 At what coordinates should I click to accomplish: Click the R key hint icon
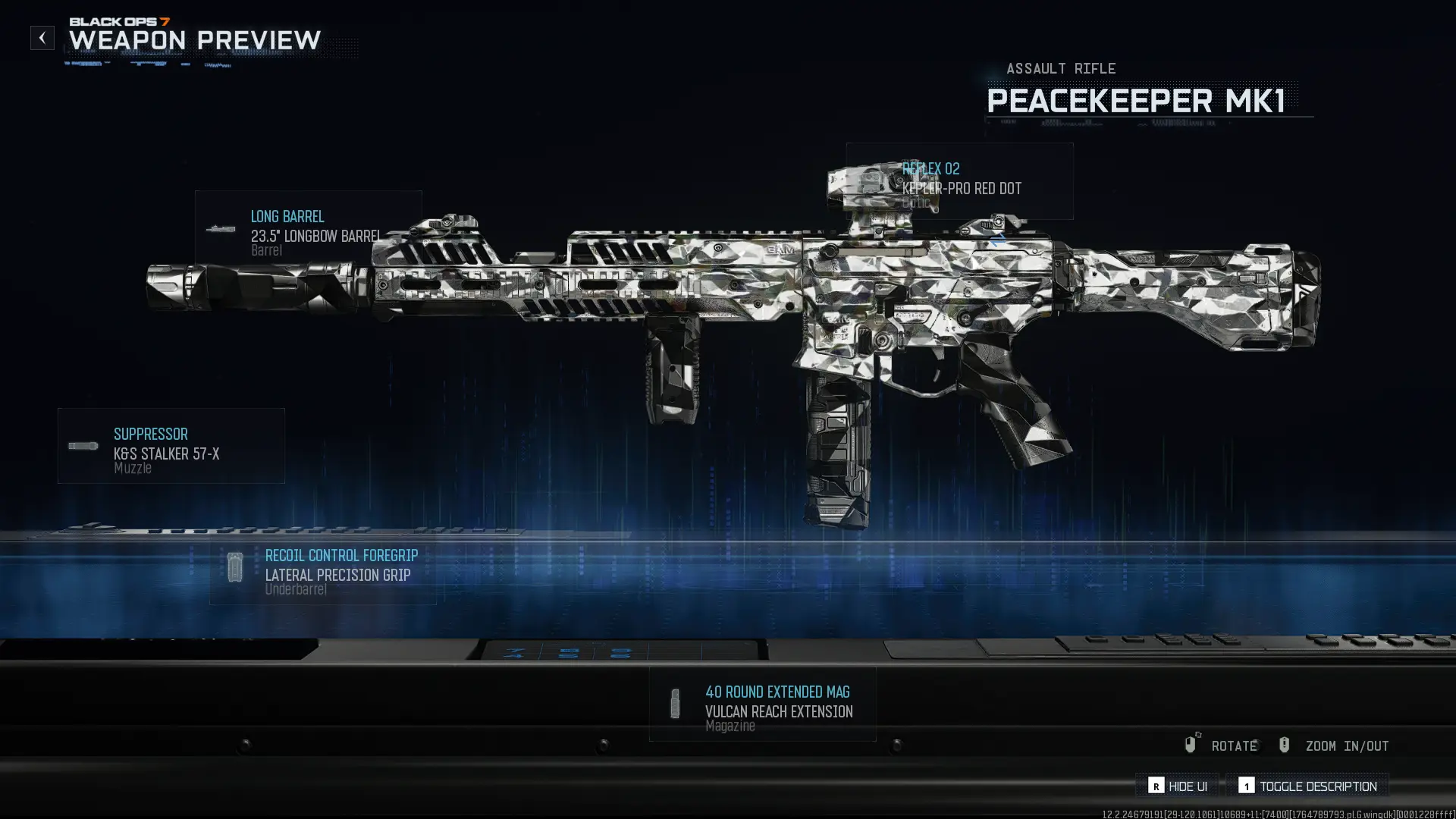pos(1156,786)
